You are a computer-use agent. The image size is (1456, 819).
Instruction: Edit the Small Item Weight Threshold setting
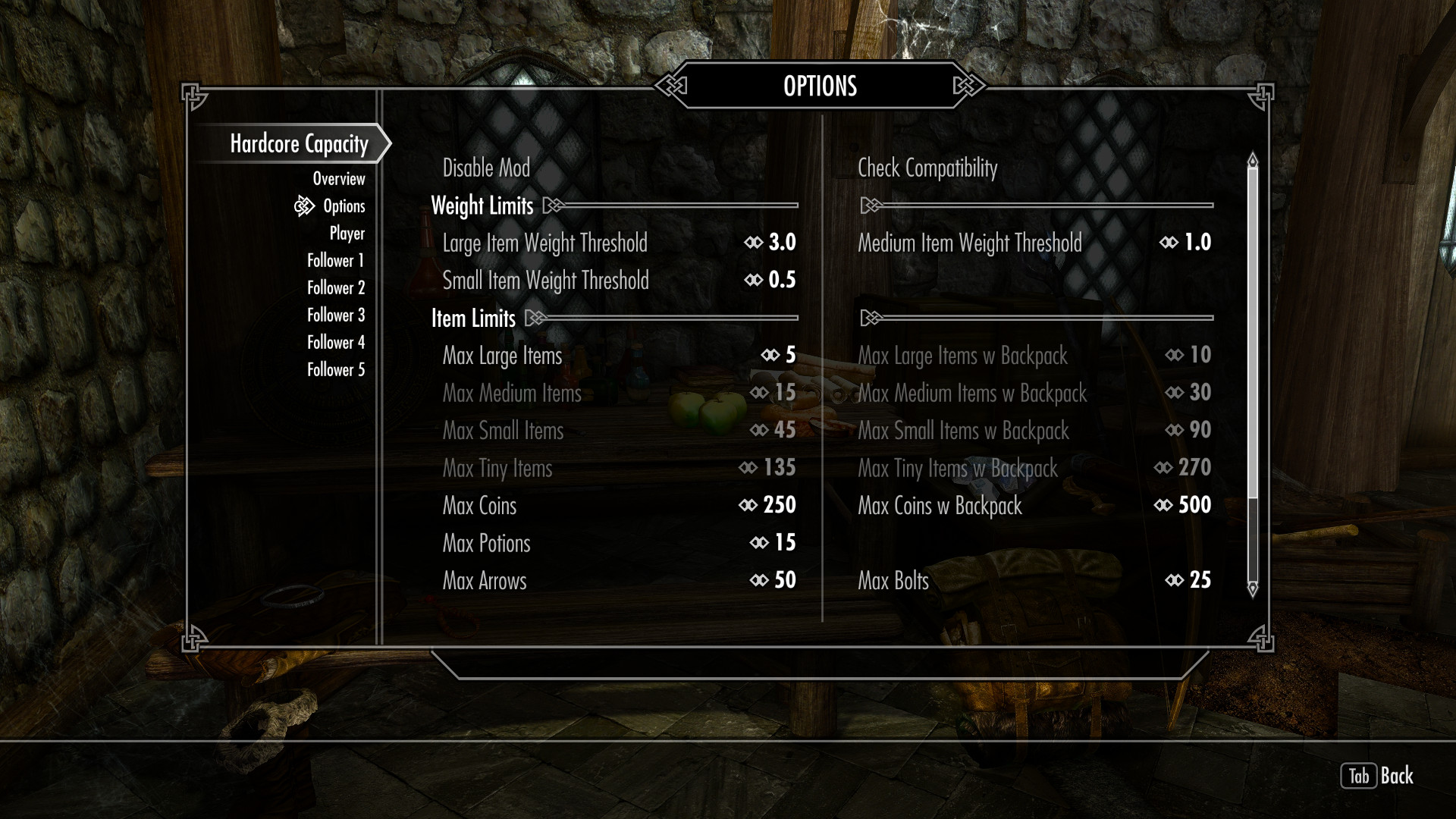619,281
